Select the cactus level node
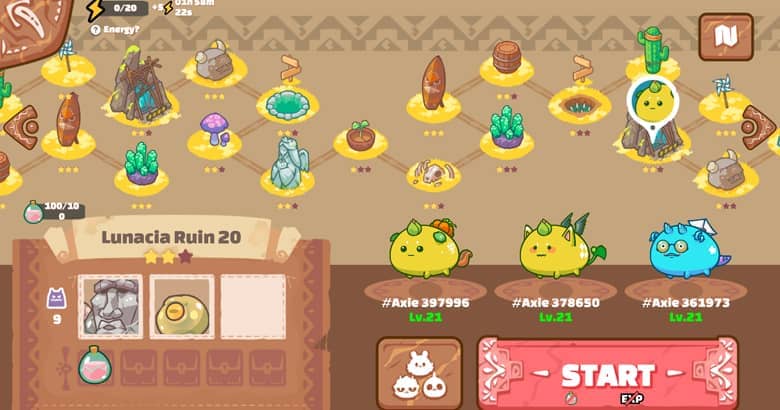This screenshot has height=410, width=780. [652, 50]
